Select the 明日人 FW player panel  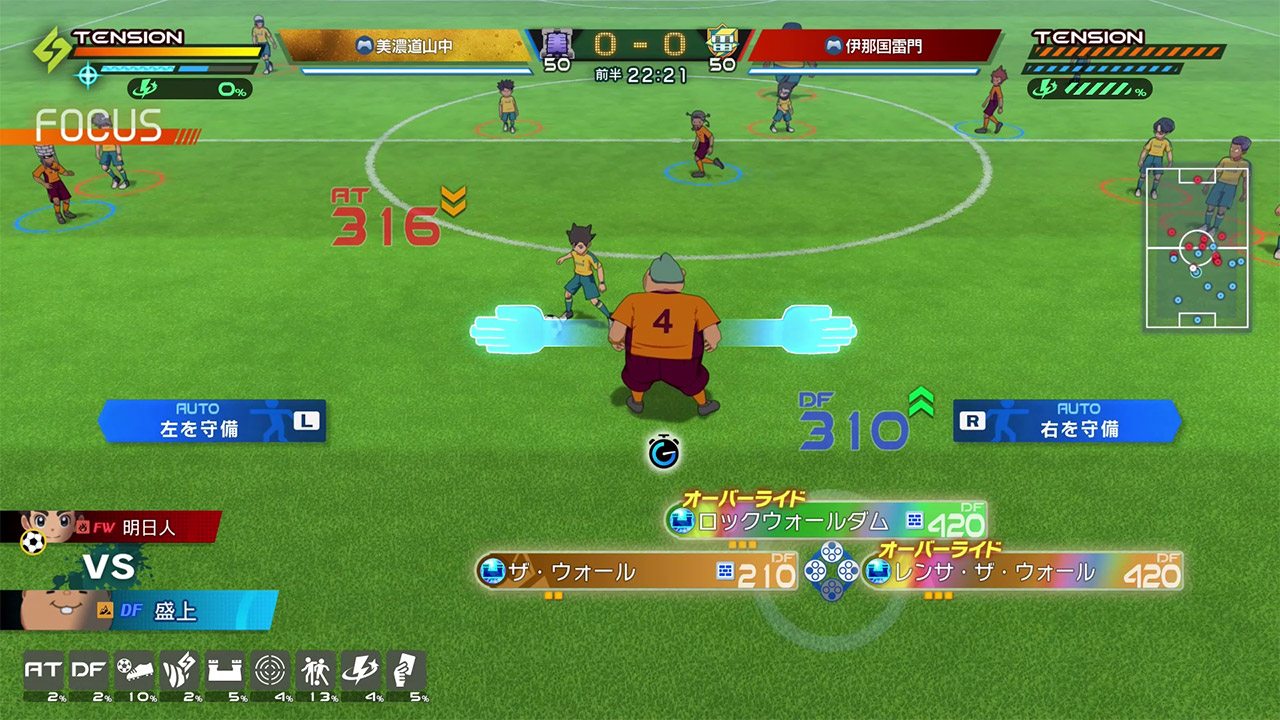click(x=120, y=527)
